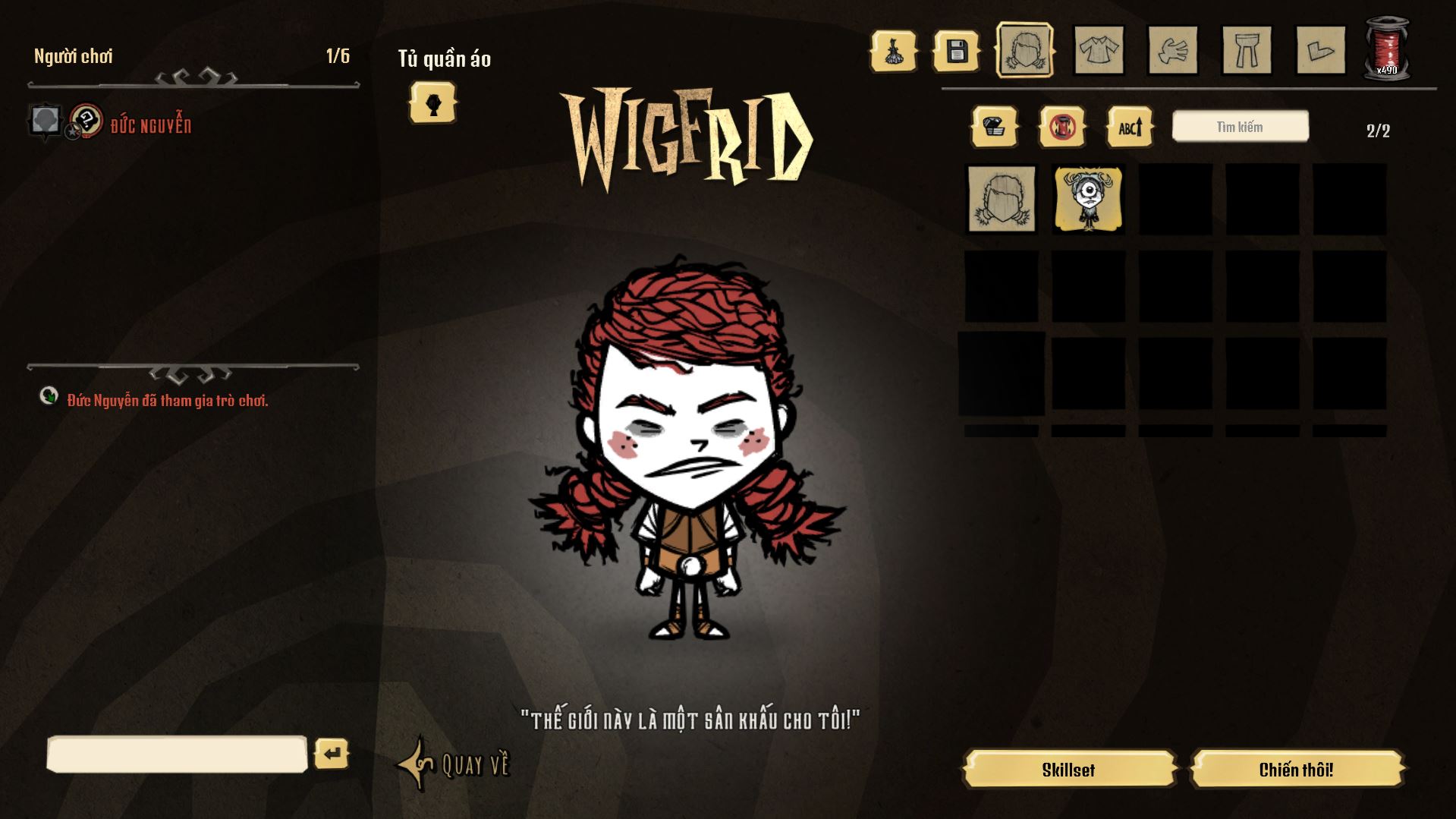Select the default Wigfrid head skin
This screenshot has height=819, width=1456.
tap(1002, 199)
